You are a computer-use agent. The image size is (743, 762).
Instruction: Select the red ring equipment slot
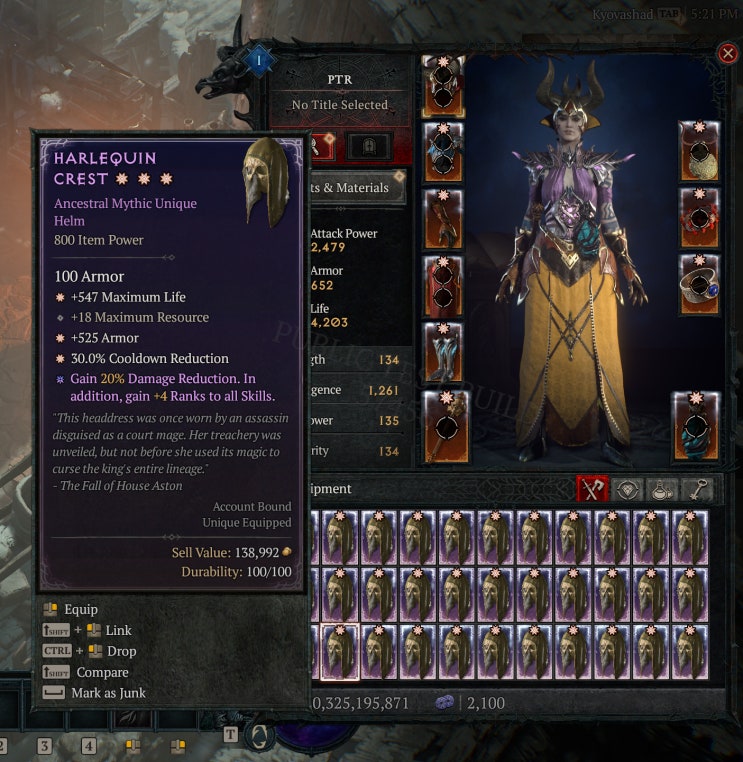[x=699, y=218]
